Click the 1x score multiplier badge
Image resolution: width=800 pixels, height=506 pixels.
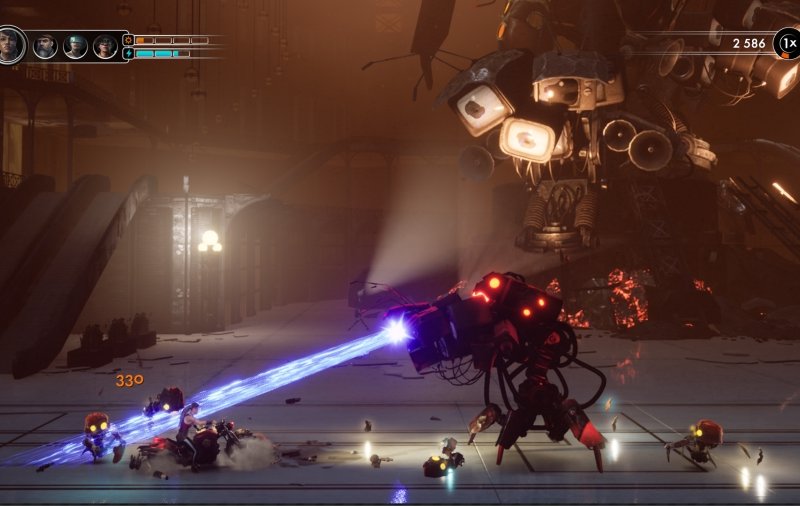coord(787,43)
